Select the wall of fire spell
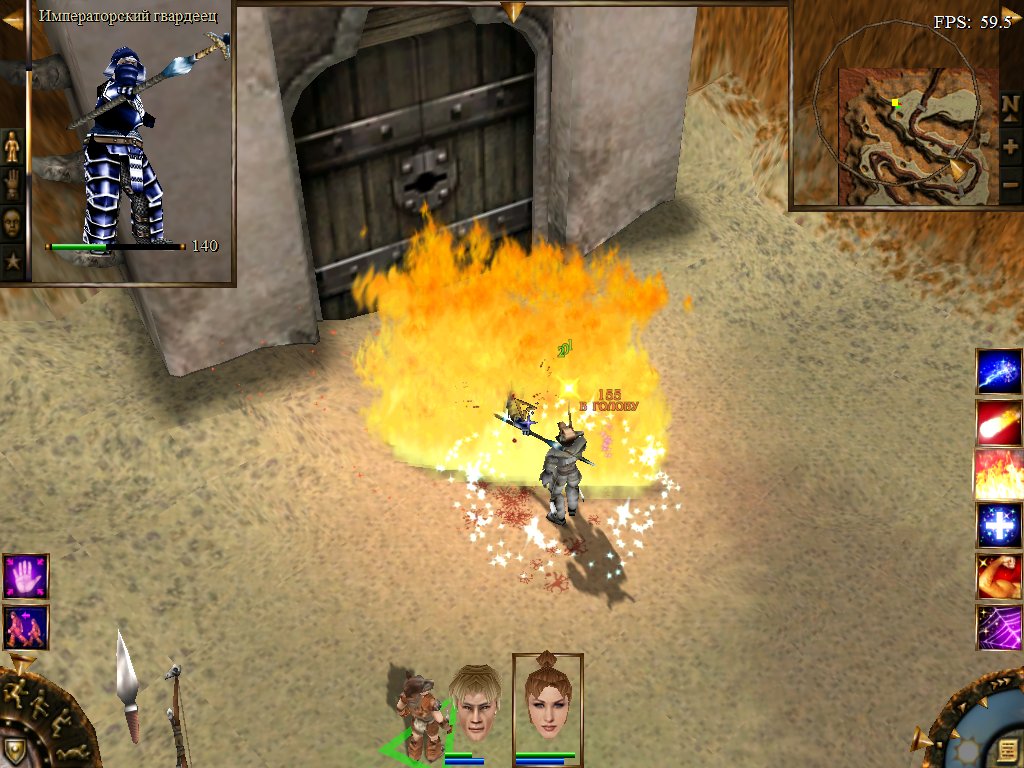This screenshot has width=1024, height=768. 998,474
